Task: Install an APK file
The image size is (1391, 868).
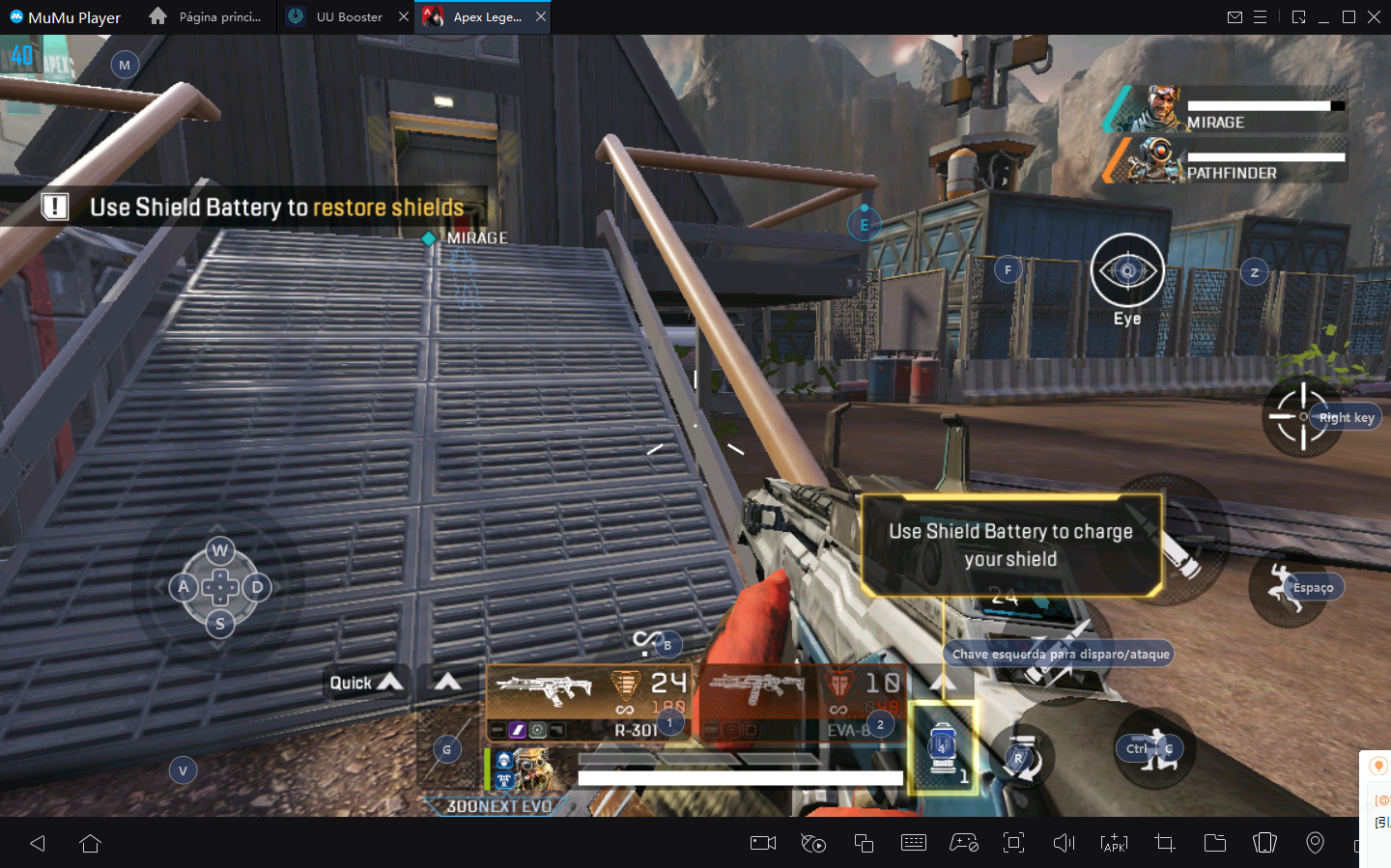Action: coord(1114,843)
